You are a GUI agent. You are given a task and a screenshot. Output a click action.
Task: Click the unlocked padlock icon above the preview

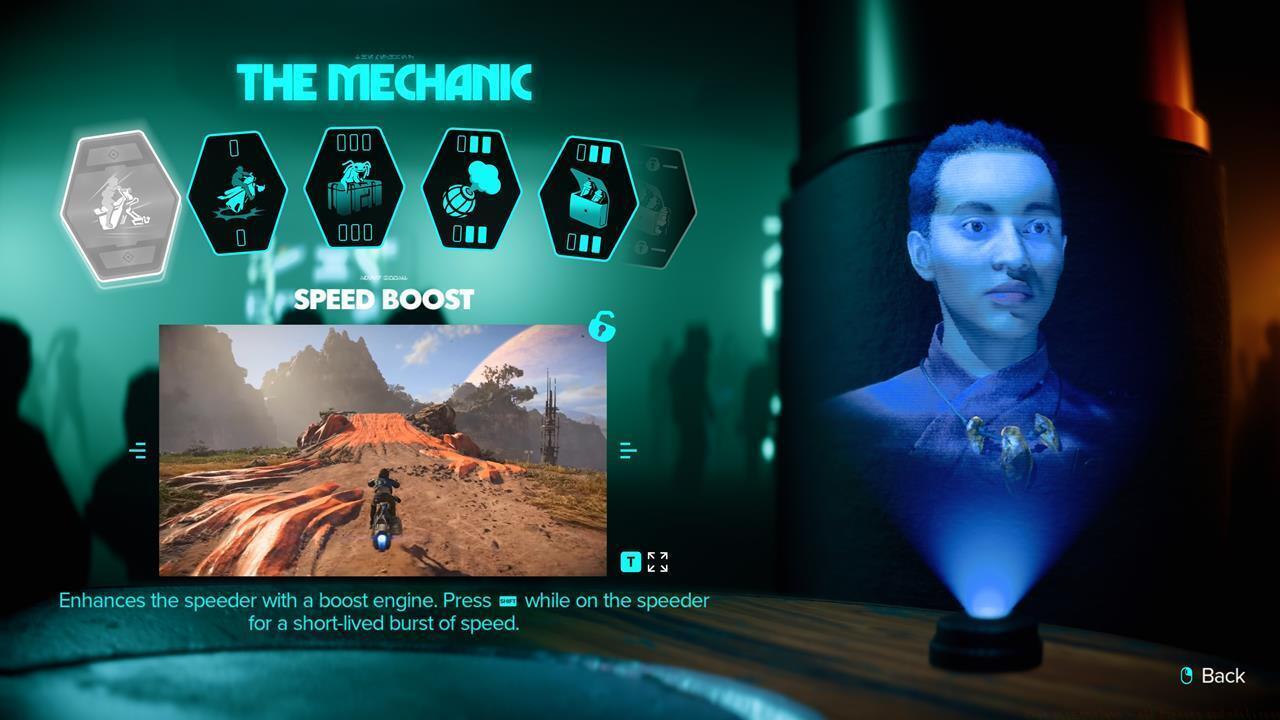(x=602, y=328)
